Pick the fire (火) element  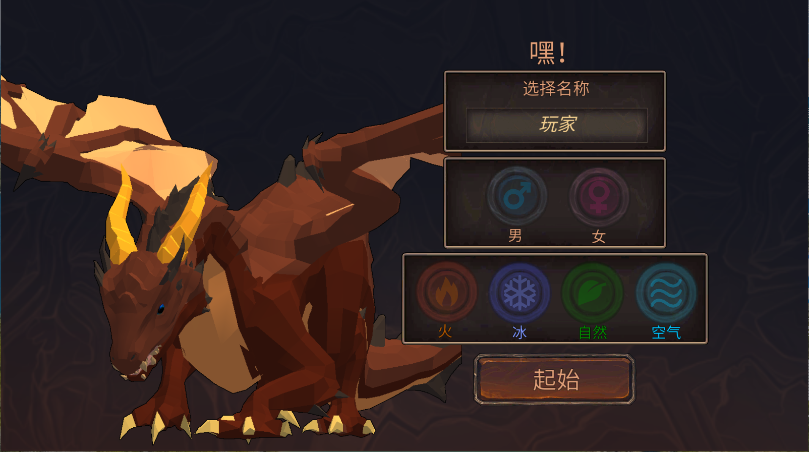(445, 292)
